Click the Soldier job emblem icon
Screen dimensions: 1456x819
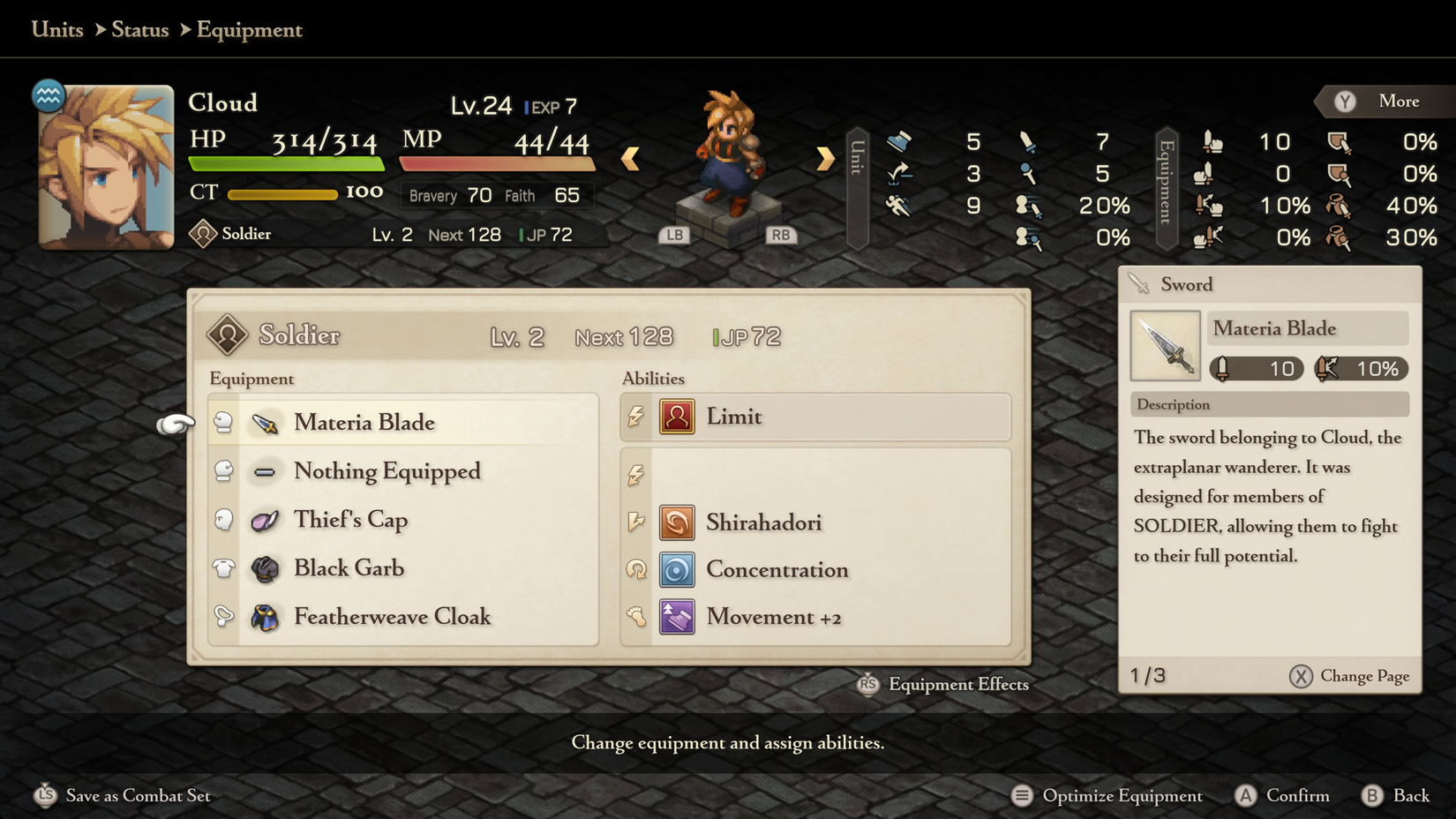[x=229, y=336]
